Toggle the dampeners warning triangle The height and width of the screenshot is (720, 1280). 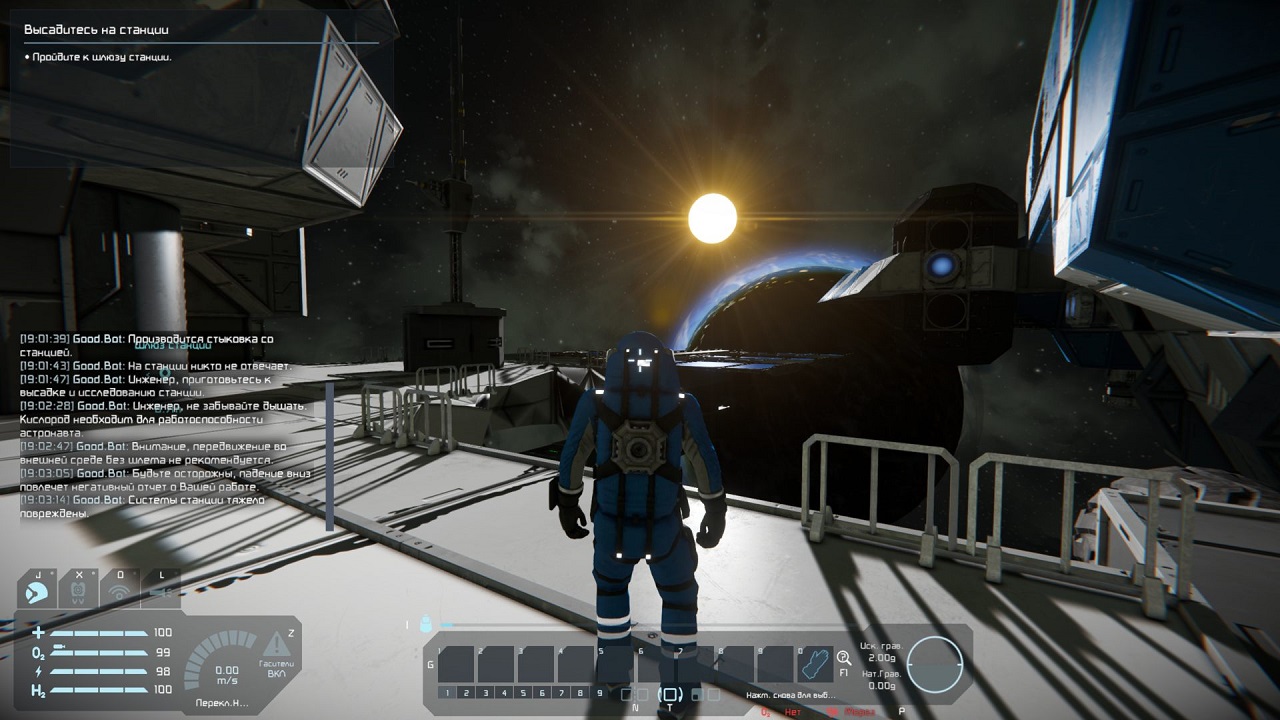point(276,644)
